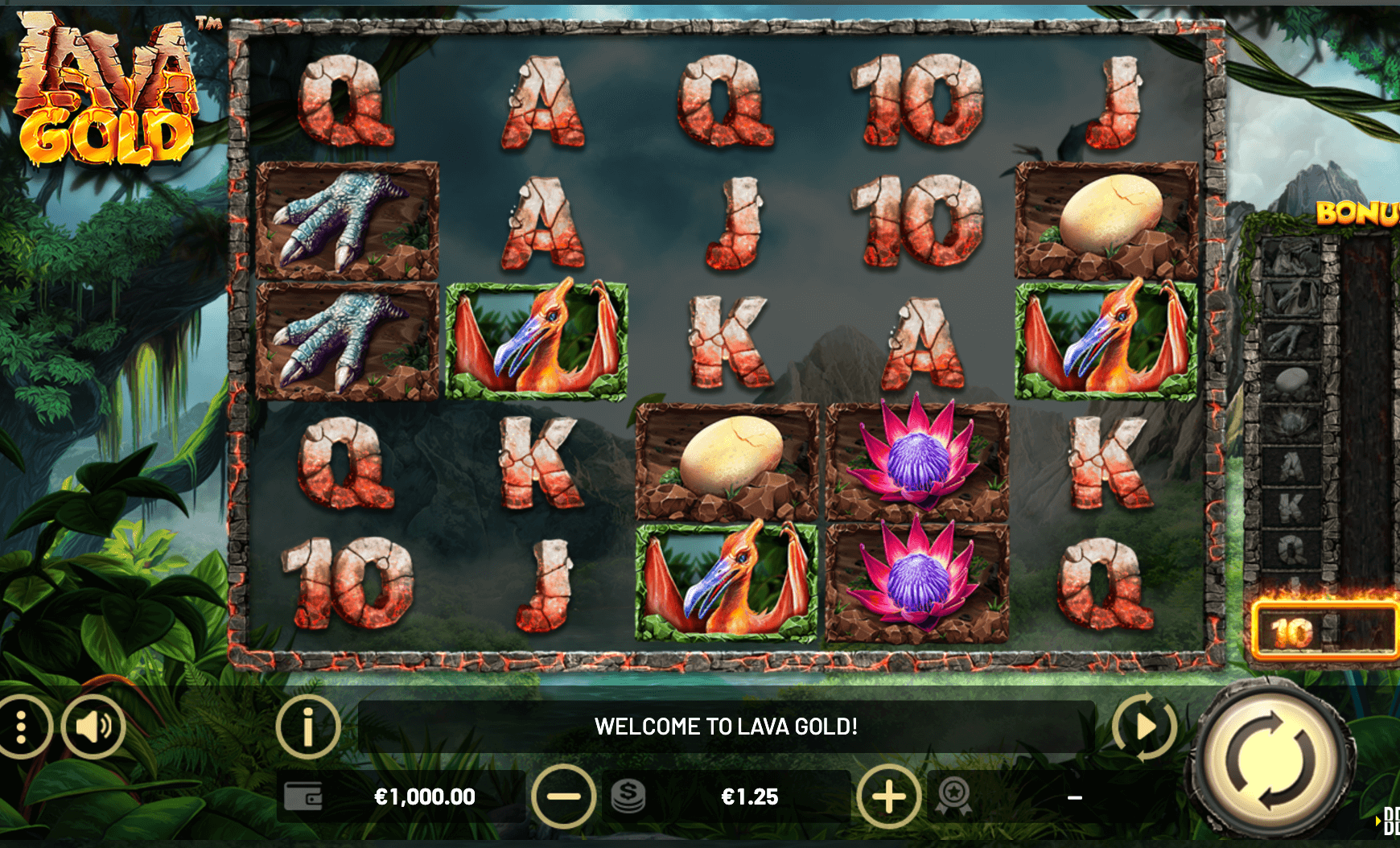Open the autoplay options
1400x848 pixels.
(1144, 727)
